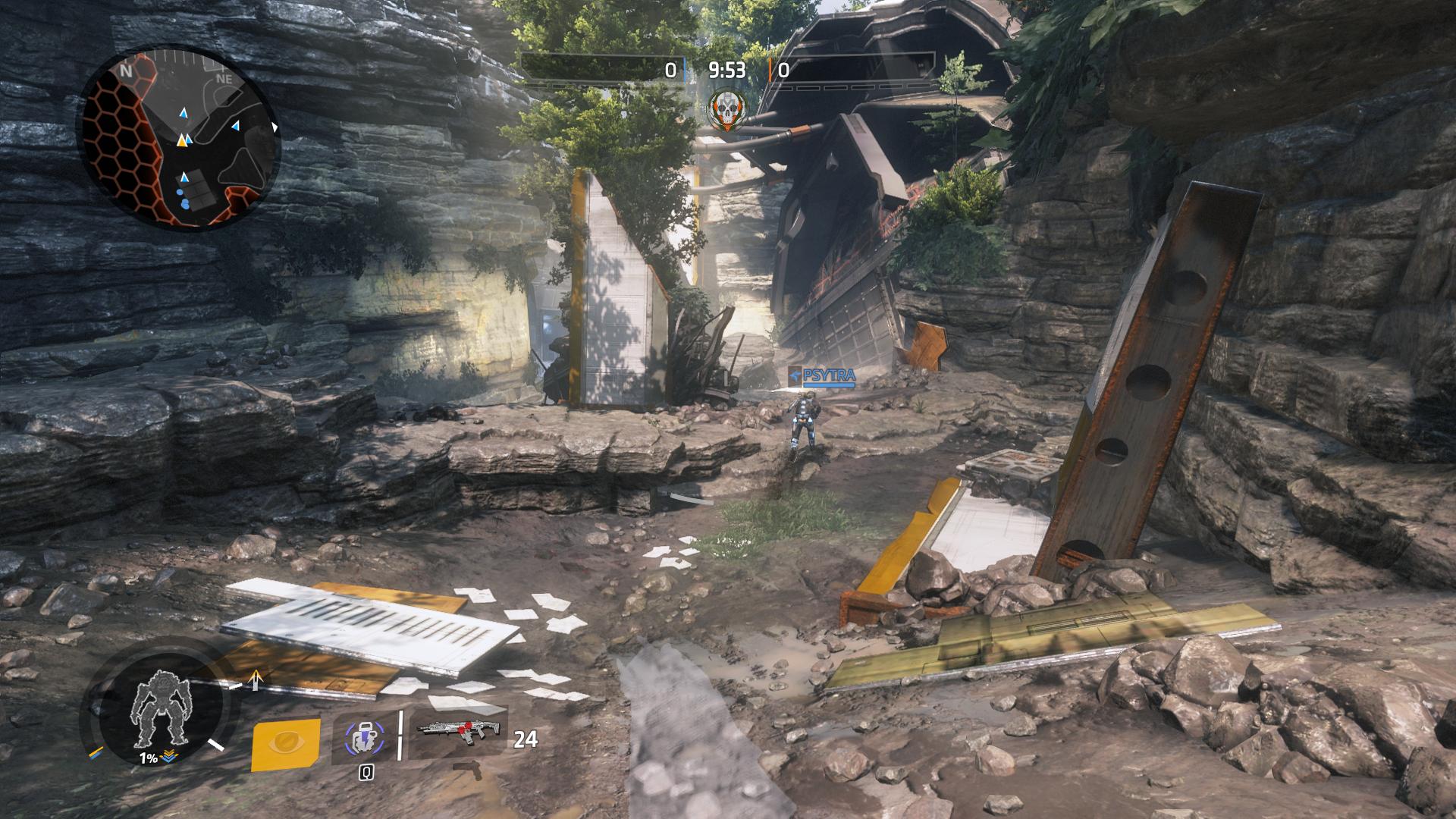Click the circular minimap
Image resolution: width=1456 pixels, height=819 pixels.
(180, 139)
